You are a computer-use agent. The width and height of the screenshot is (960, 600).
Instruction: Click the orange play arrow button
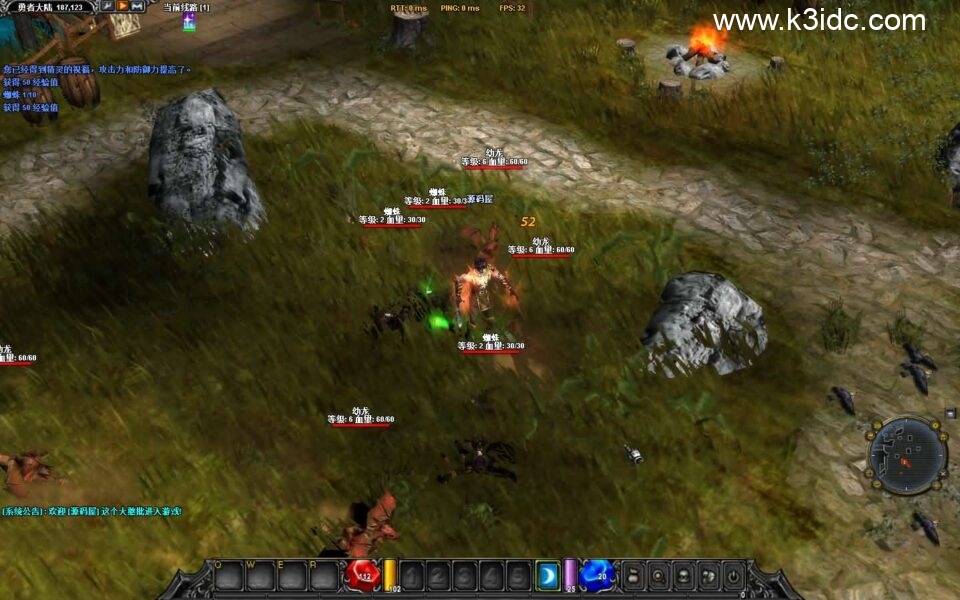122,7
